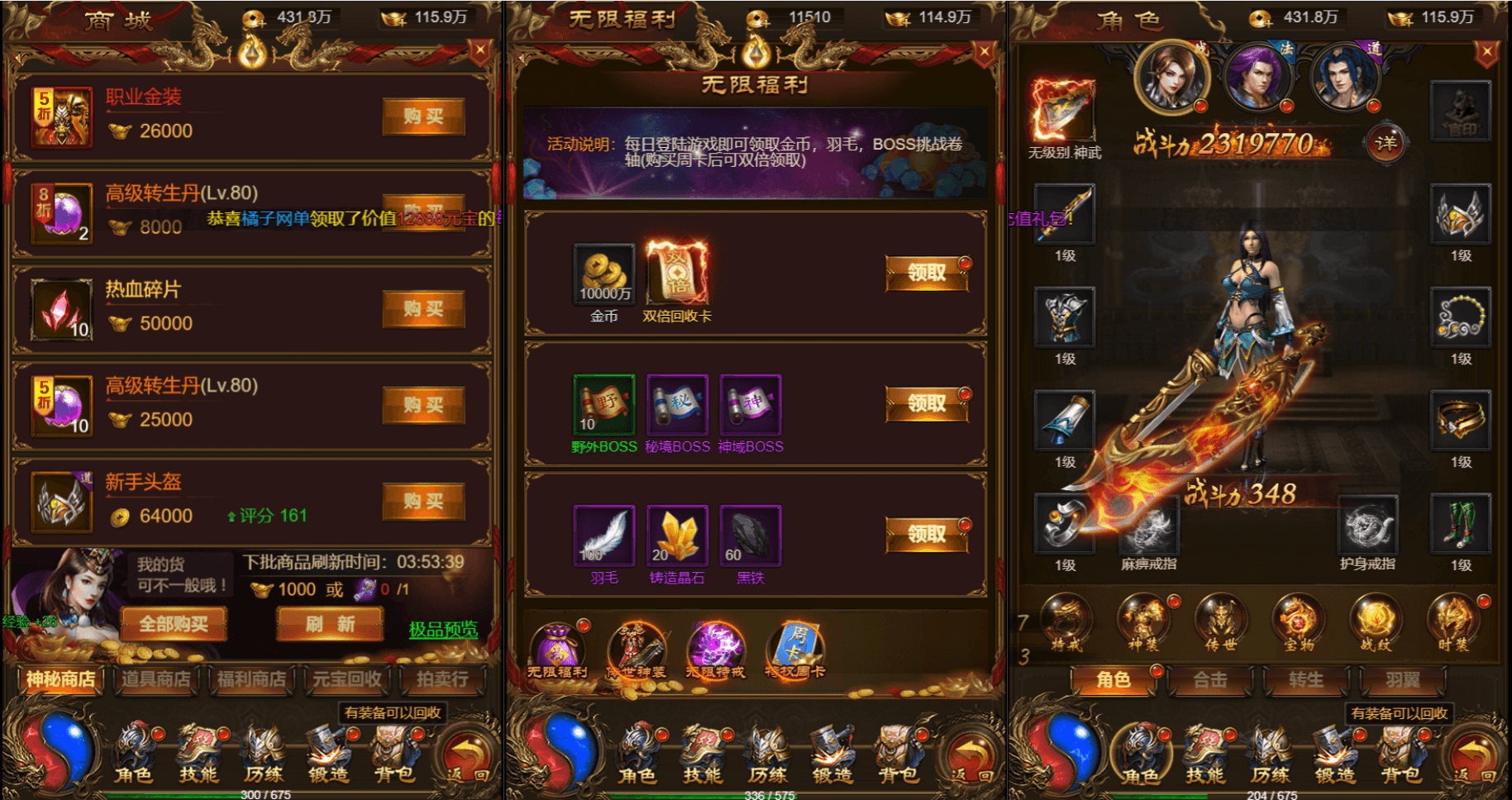The image size is (1512, 800).
Task: Switch to the 道具商店 shop tab
Action: pyautogui.click(x=157, y=679)
